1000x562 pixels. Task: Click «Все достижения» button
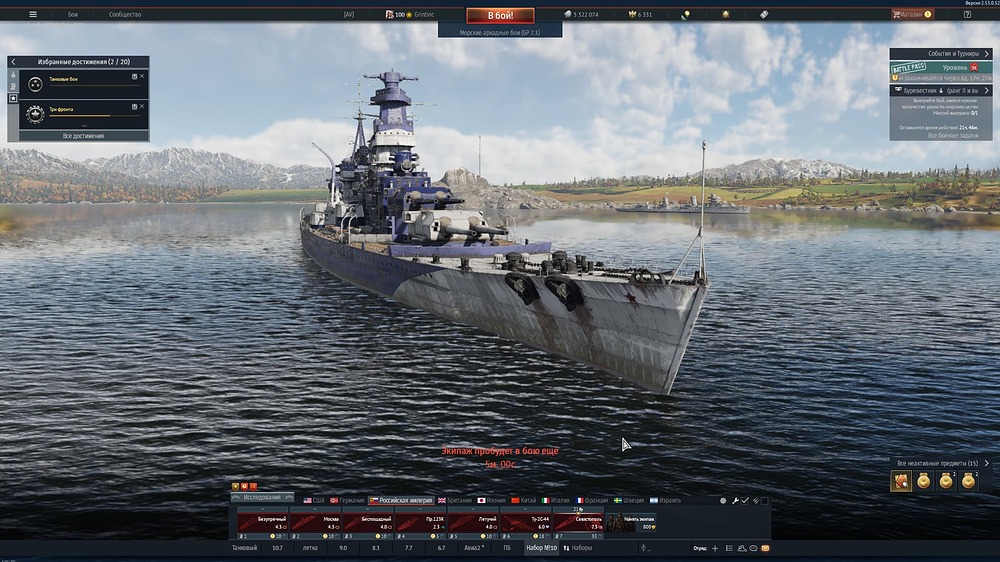(83, 136)
